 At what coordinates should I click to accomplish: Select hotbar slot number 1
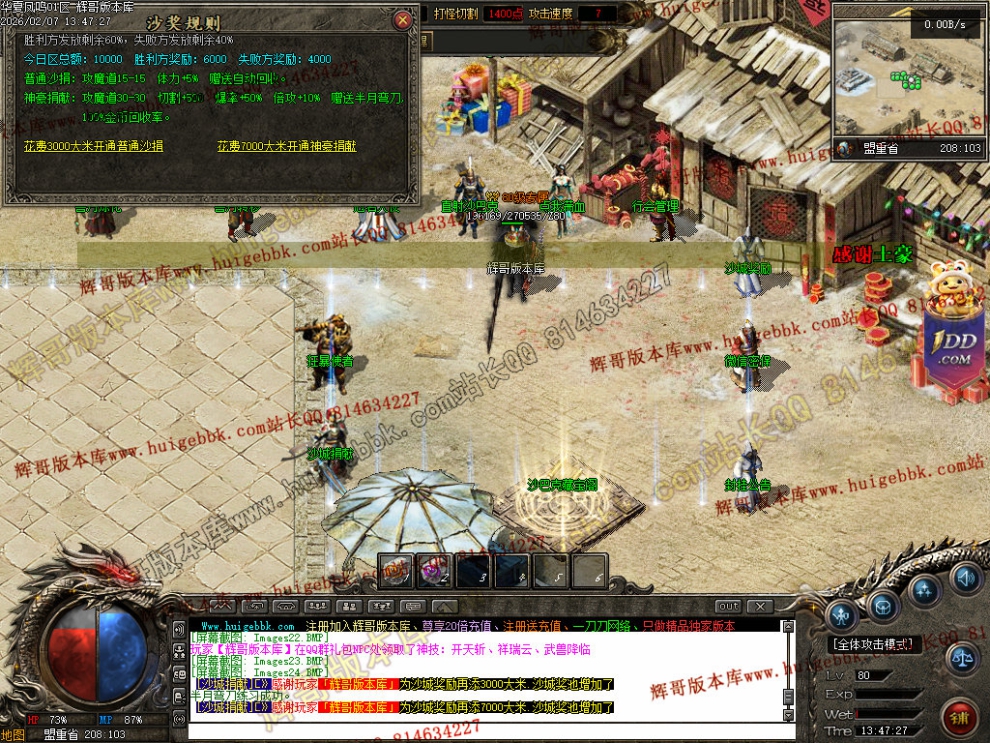tap(395, 570)
